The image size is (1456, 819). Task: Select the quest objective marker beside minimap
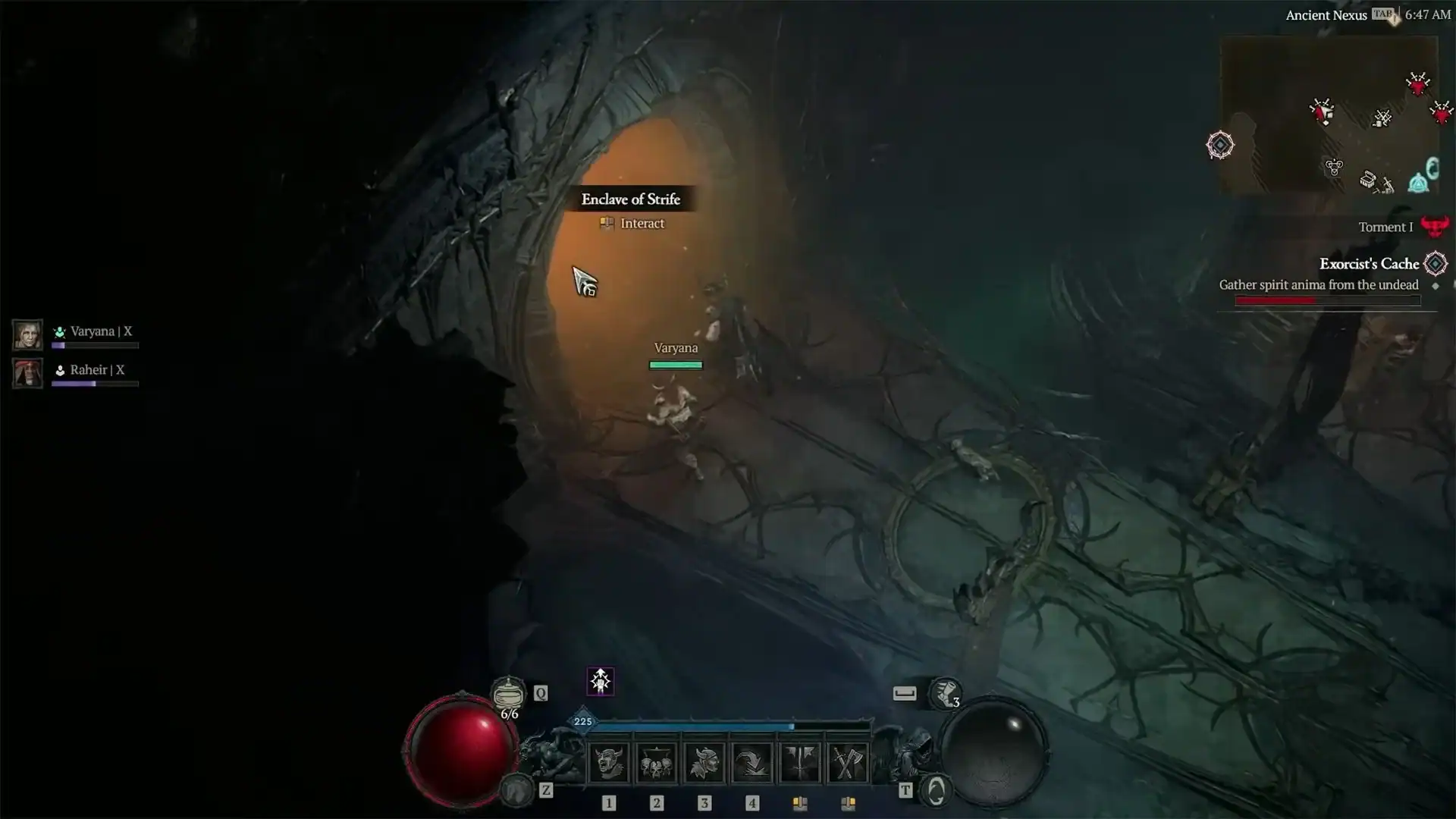[1220, 145]
